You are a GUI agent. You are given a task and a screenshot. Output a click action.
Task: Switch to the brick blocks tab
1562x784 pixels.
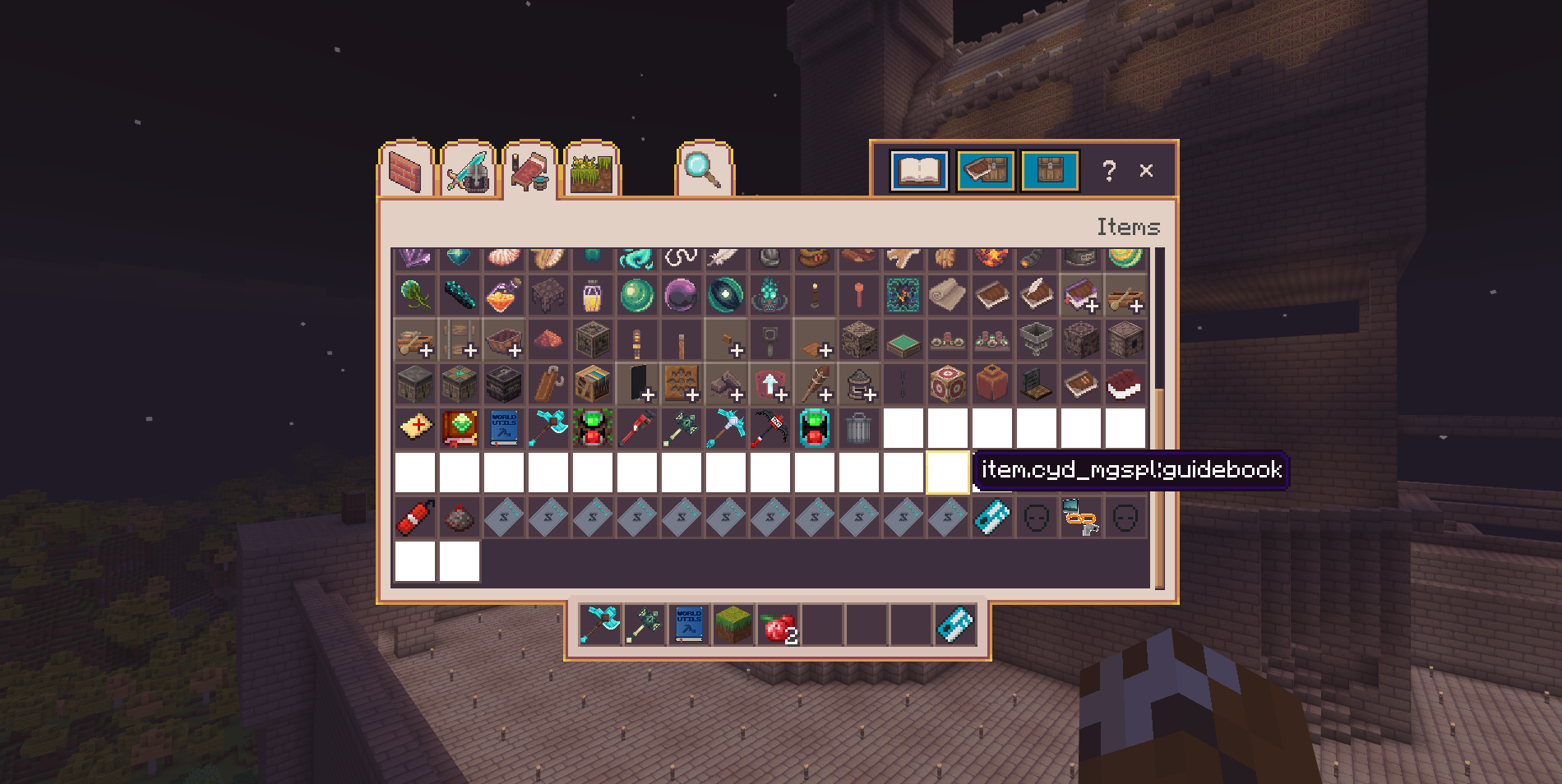click(x=405, y=171)
